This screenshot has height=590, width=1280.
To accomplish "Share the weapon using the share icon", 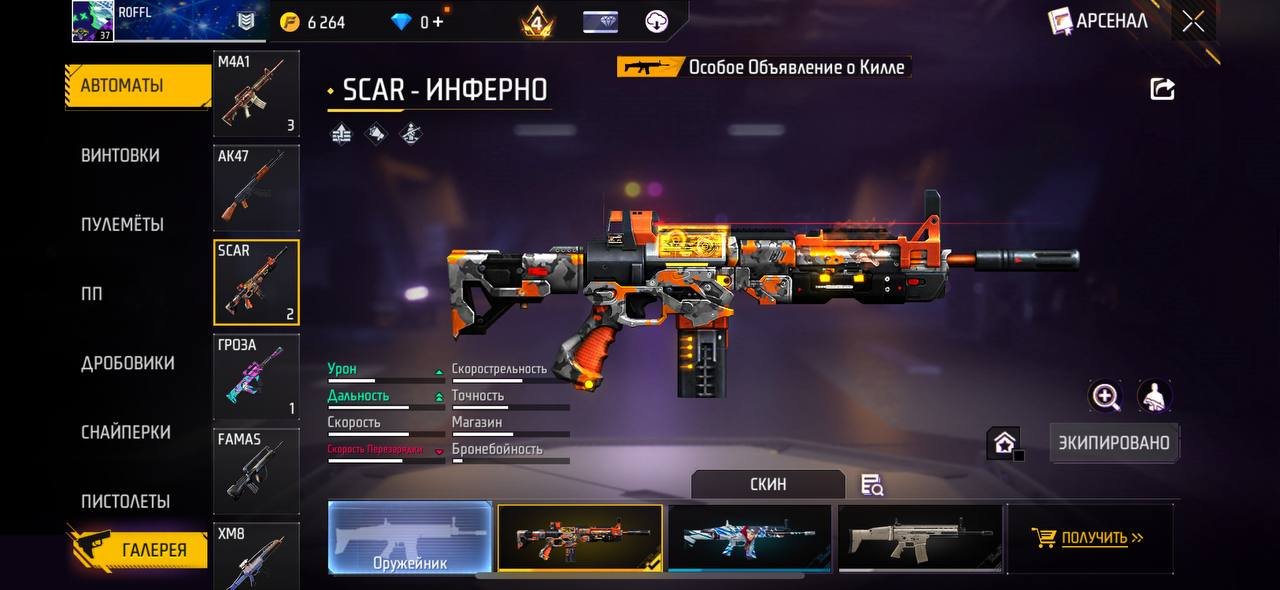I will [x=1162, y=89].
